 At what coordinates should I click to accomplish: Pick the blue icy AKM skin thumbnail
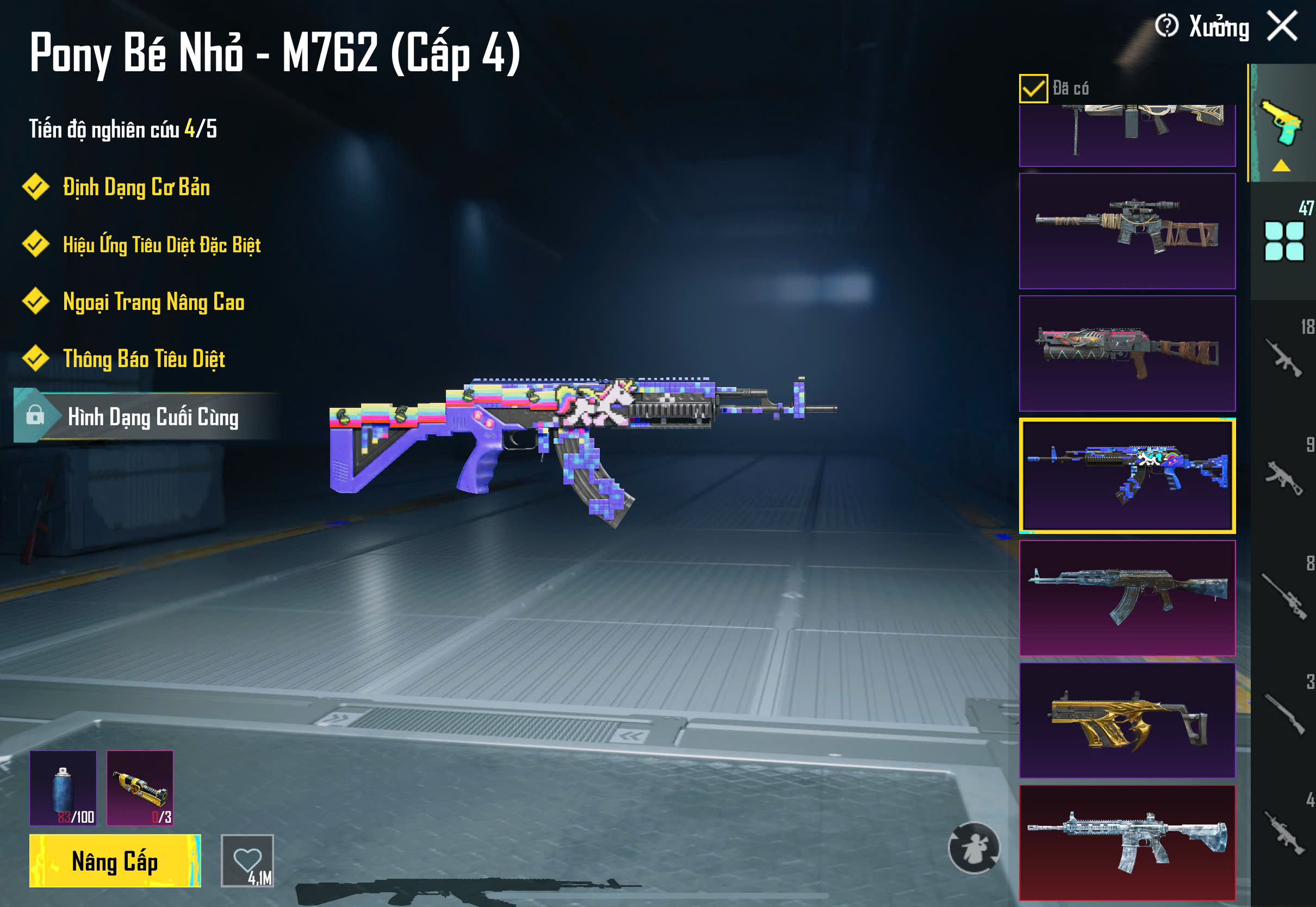[1127, 598]
